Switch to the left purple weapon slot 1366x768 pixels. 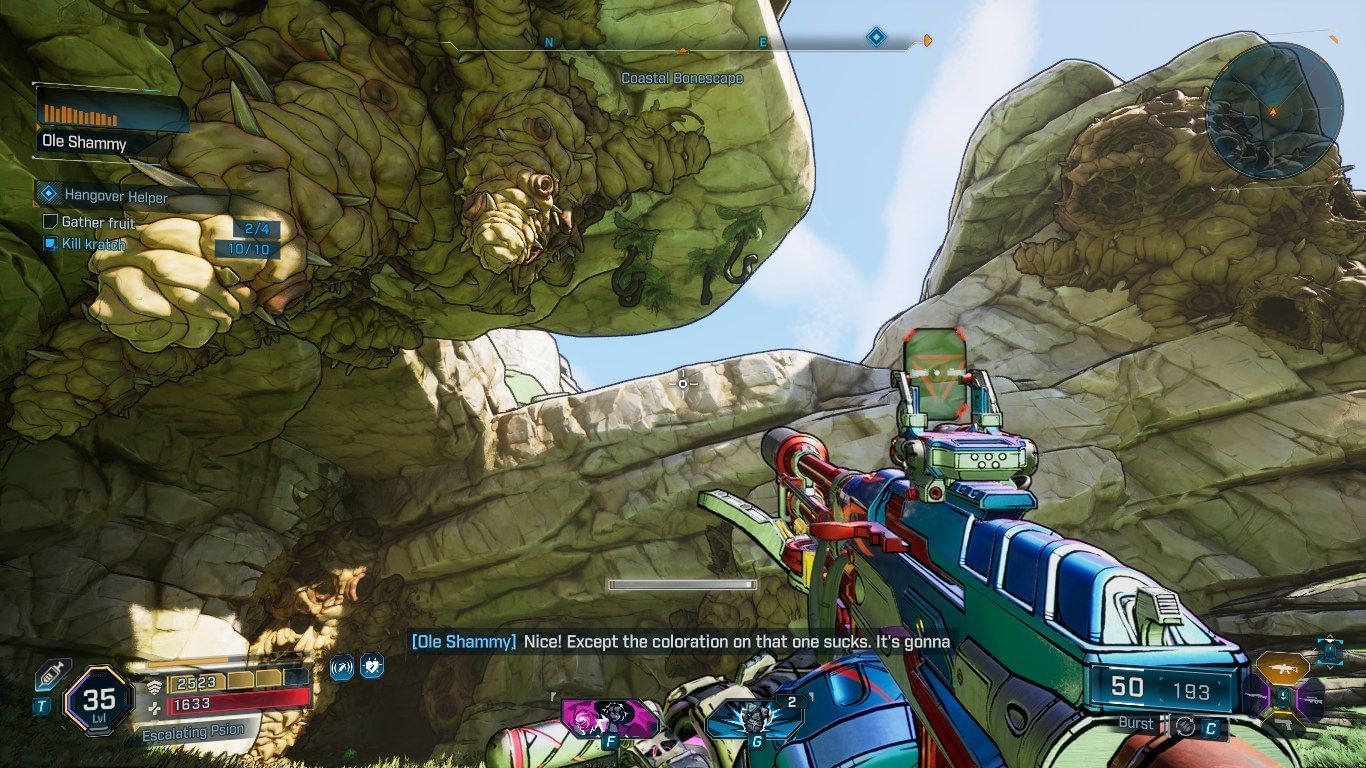tap(1255, 694)
